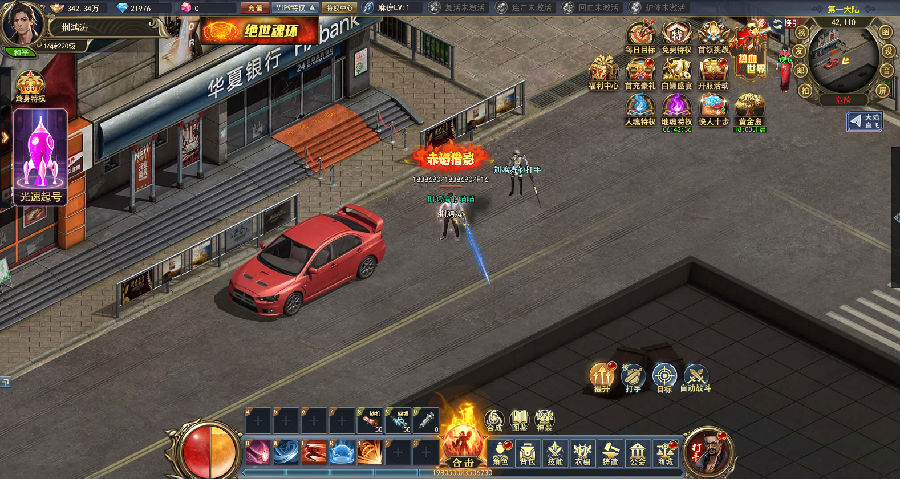Click the 大刀由飞 arrow button

[864, 122]
